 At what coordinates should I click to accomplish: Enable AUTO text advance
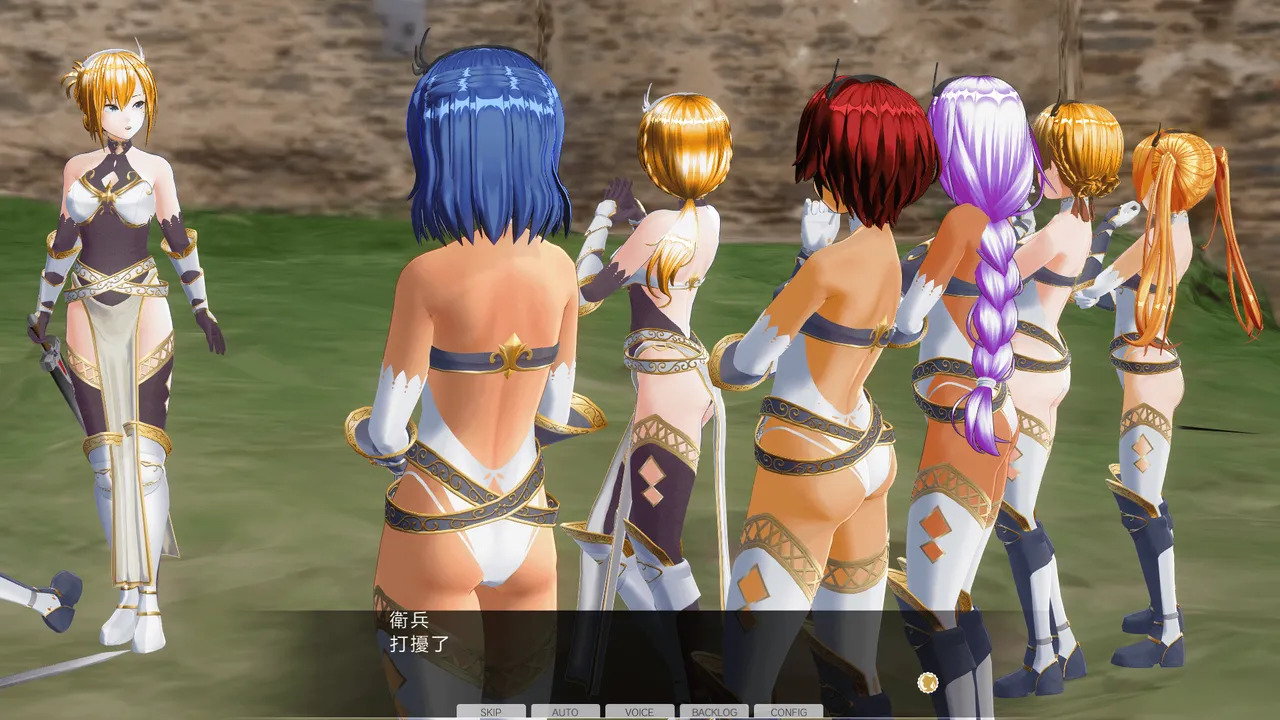click(565, 712)
